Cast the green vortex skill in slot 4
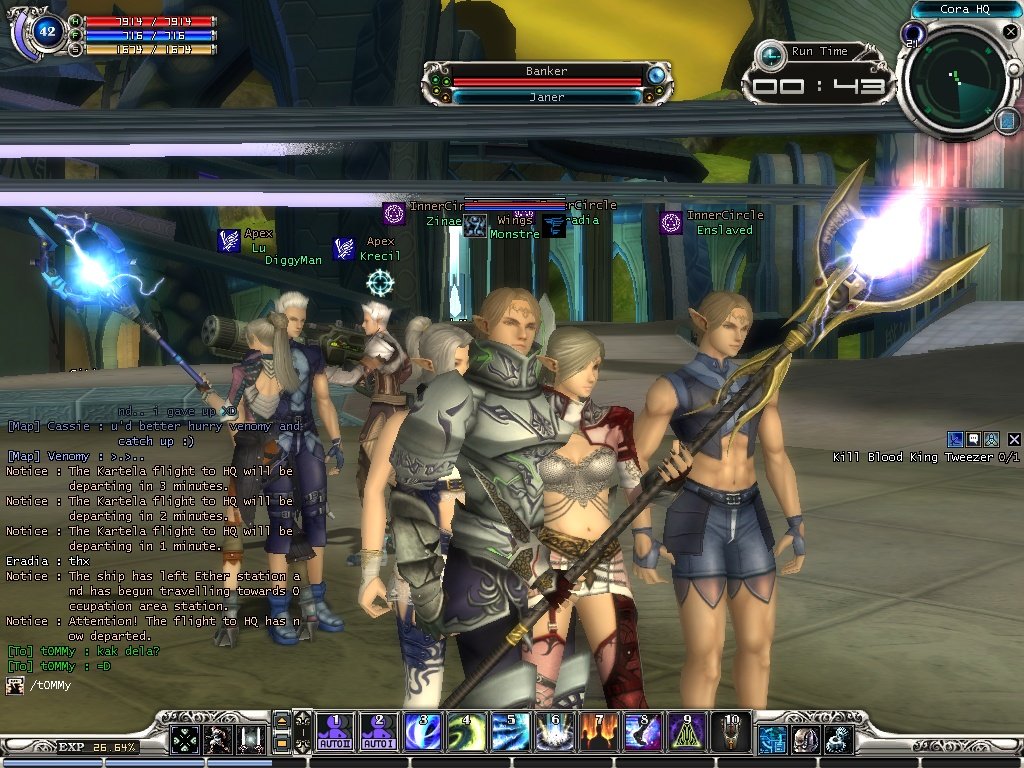 click(467, 732)
